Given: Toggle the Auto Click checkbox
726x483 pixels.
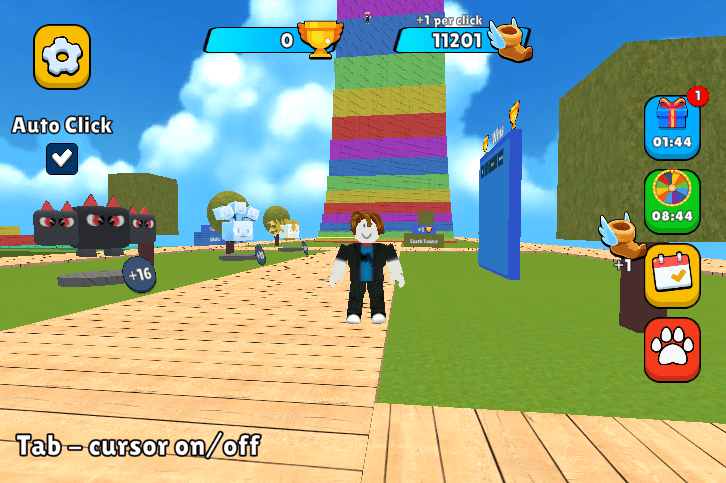Looking at the screenshot, I should click(x=62, y=158).
